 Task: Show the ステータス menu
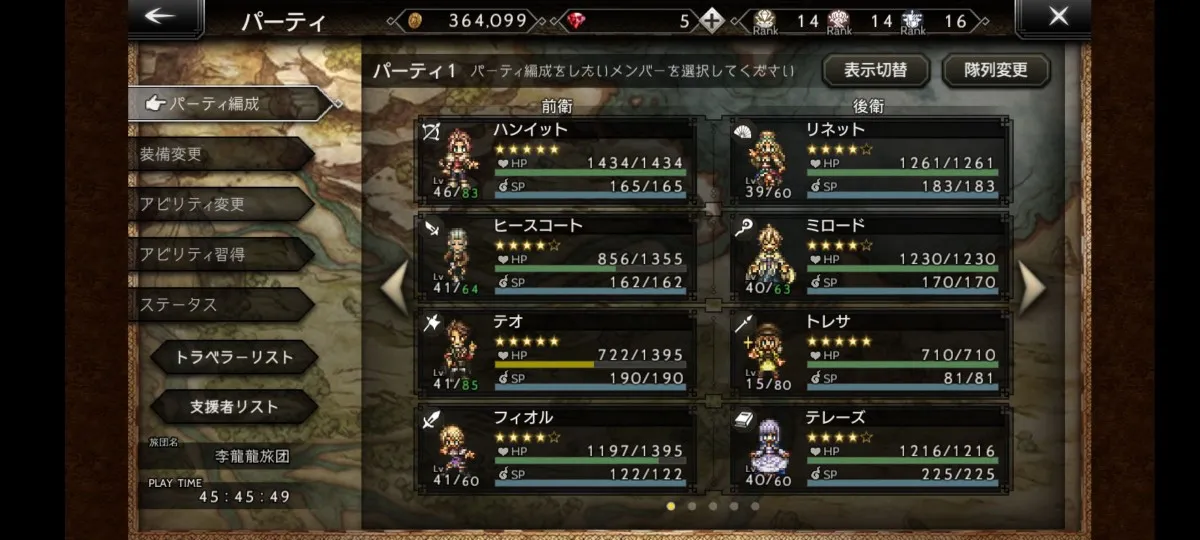tap(220, 304)
